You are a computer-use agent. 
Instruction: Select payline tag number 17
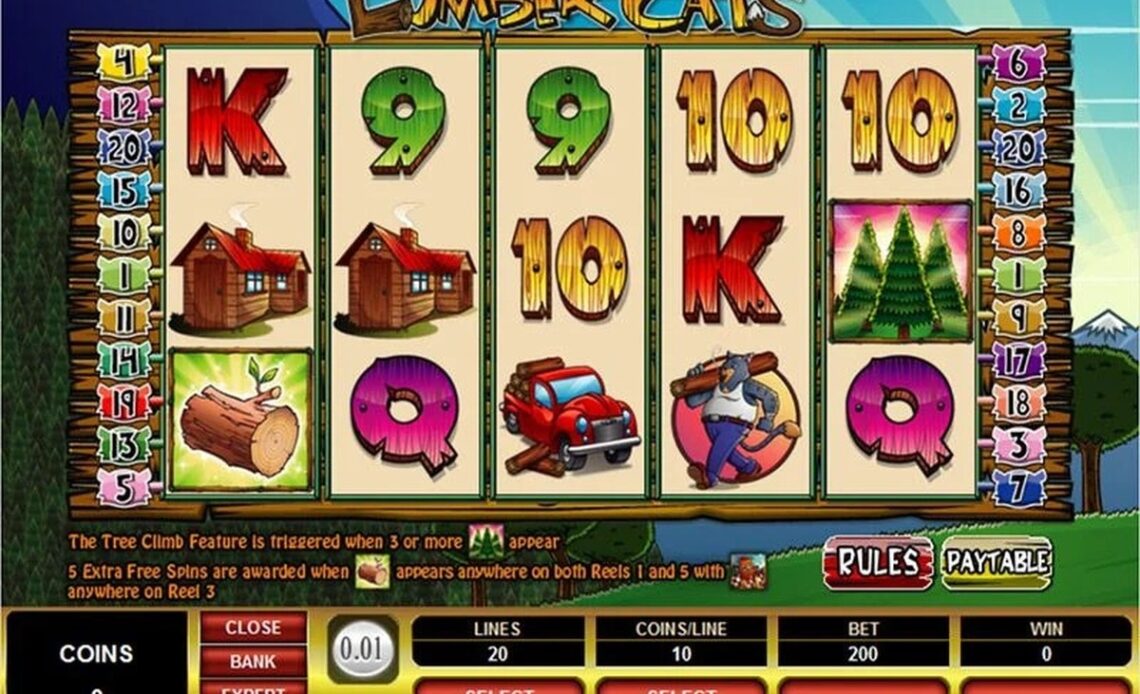(x=1016, y=359)
